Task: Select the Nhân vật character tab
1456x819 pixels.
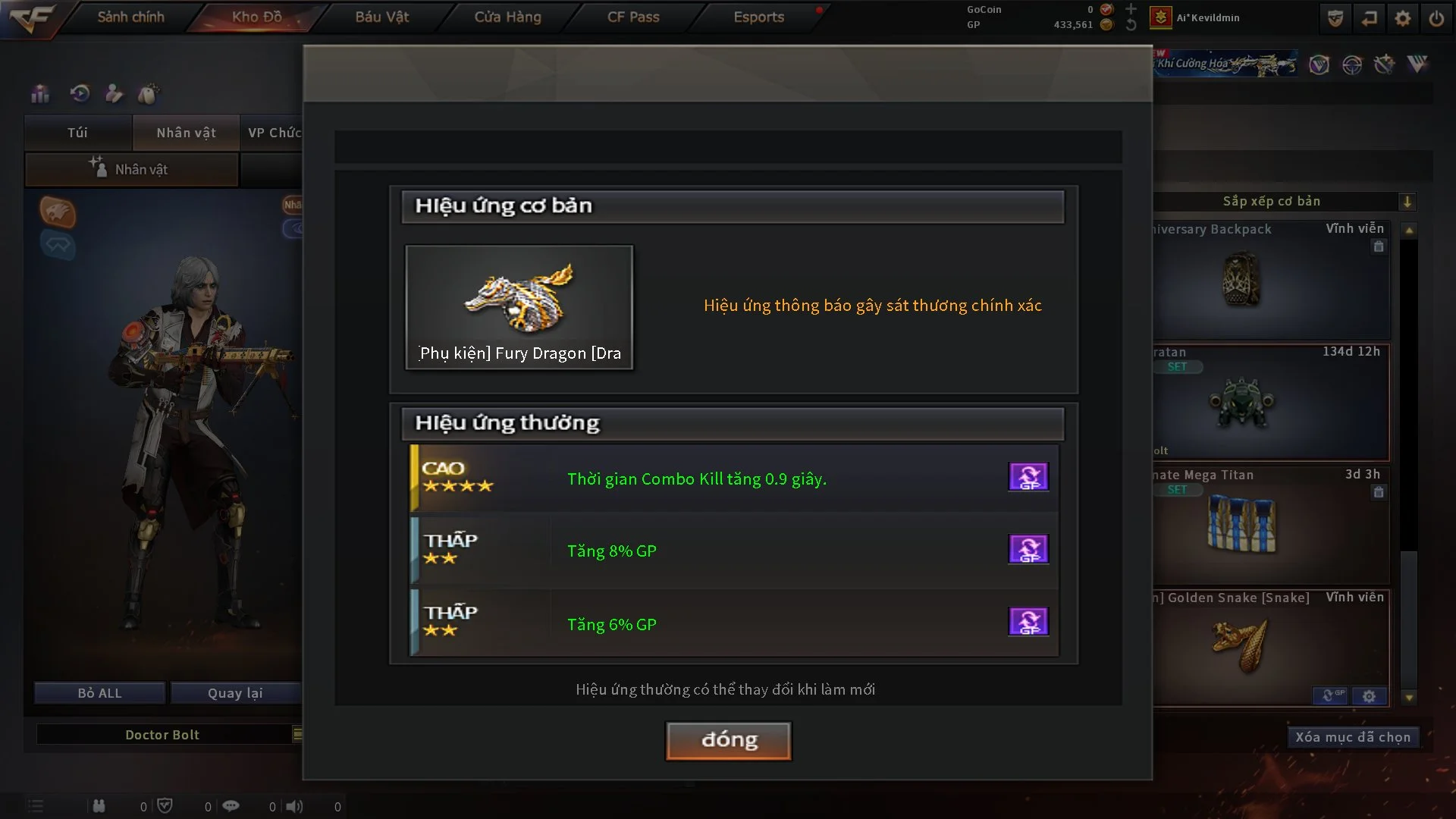Action: click(x=186, y=133)
